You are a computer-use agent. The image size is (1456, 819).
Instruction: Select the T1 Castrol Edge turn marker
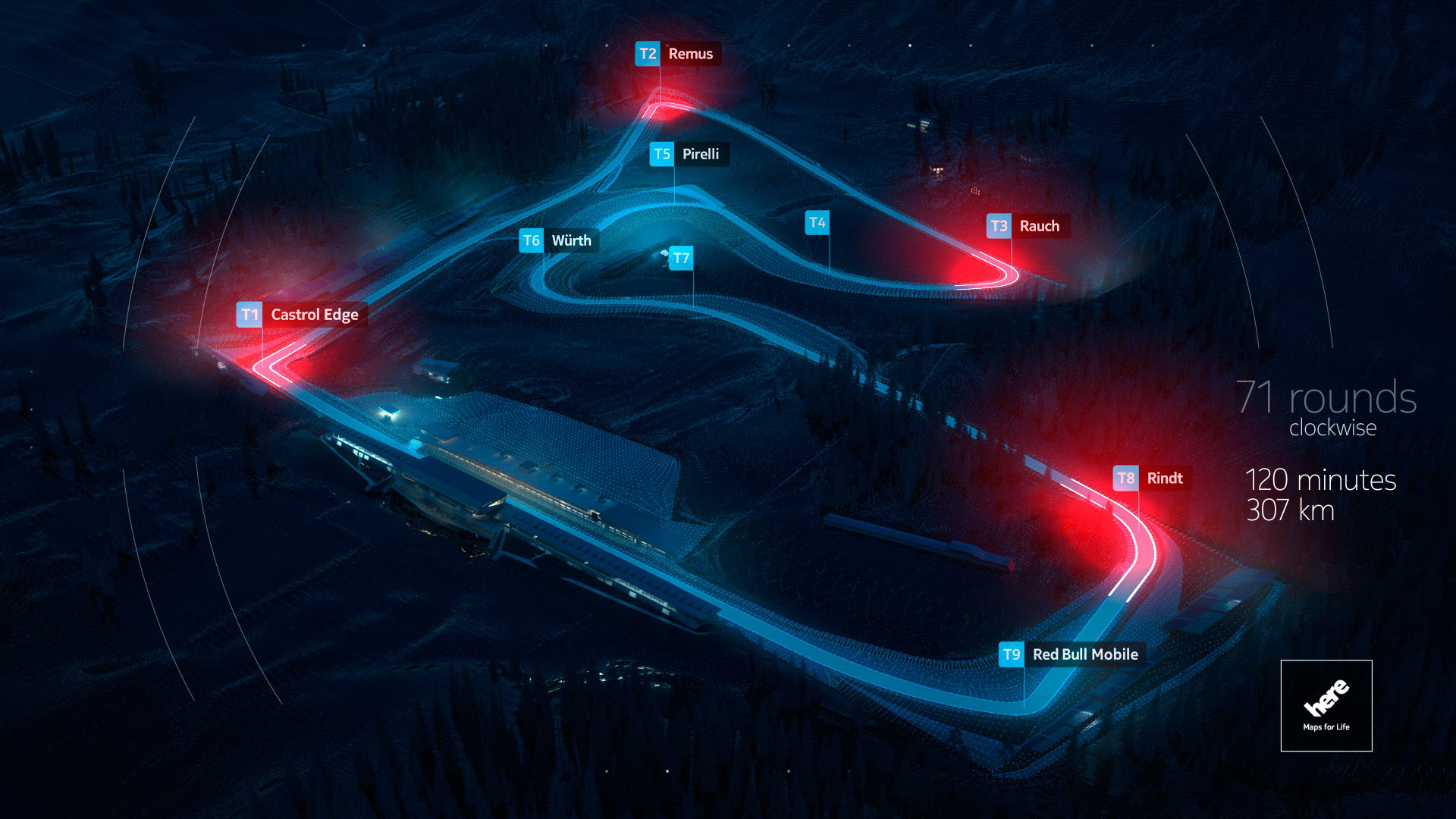tap(302, 315)
